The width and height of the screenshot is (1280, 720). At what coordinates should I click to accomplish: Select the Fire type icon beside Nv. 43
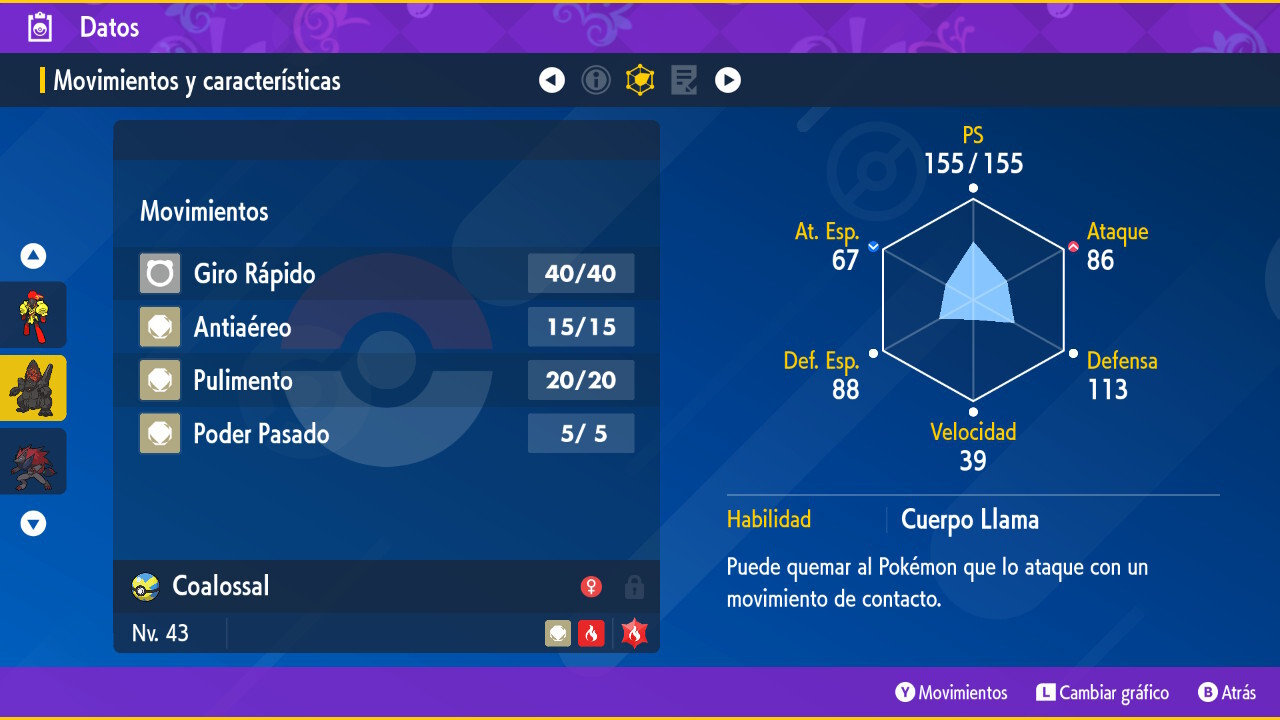tap(591, 632)
